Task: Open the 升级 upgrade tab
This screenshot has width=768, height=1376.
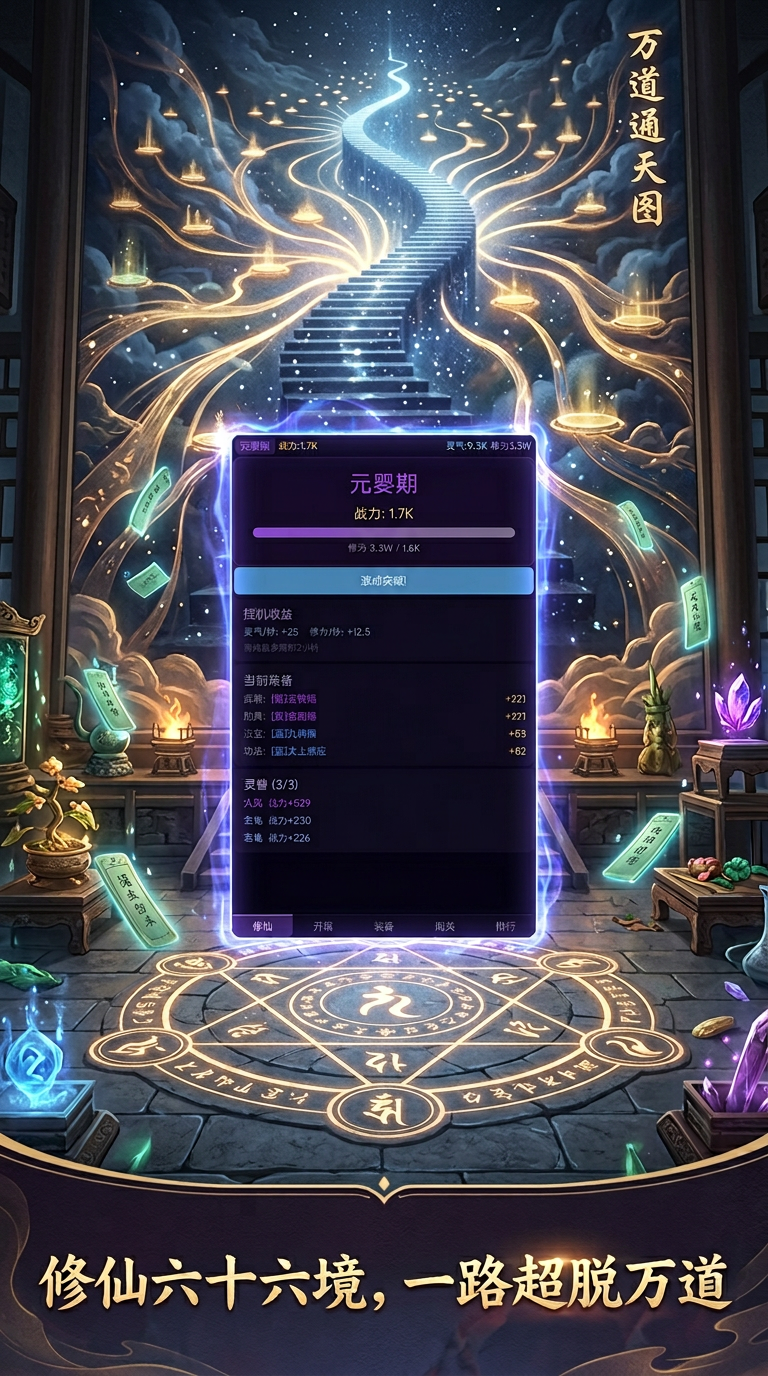Action: point(323,926)
